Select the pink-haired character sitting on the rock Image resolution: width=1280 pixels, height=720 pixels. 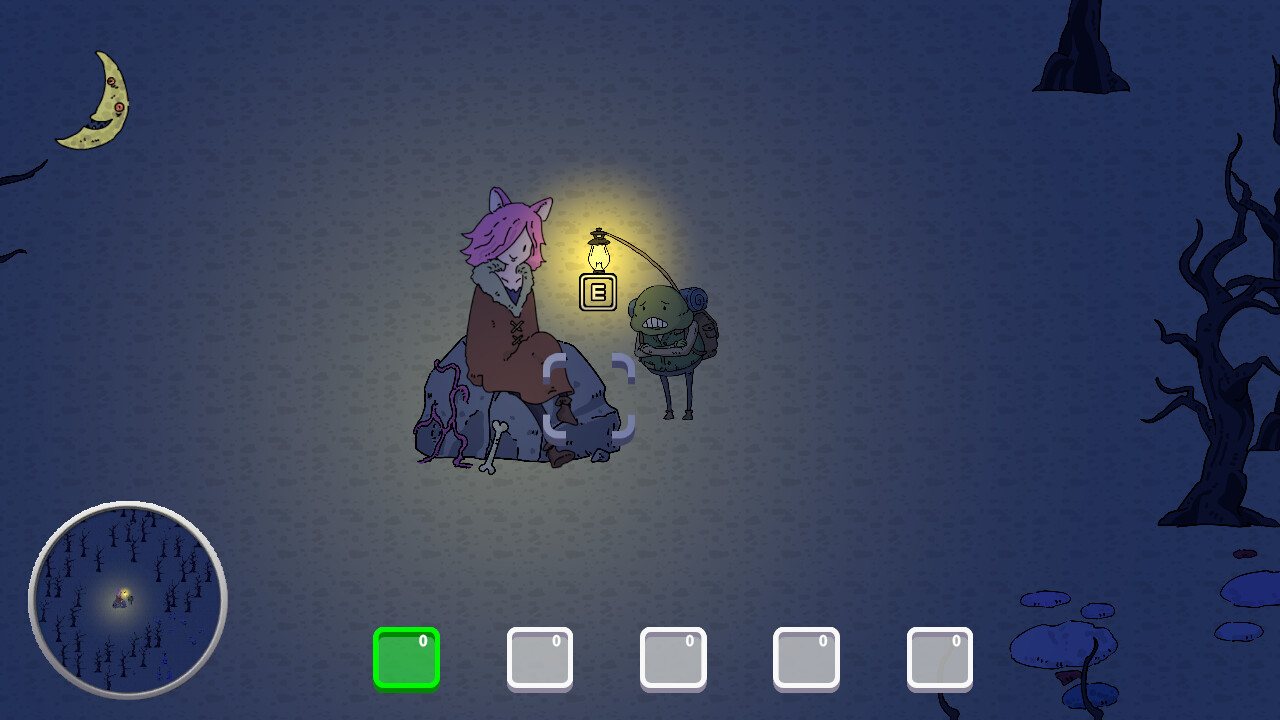coord(510,290)
